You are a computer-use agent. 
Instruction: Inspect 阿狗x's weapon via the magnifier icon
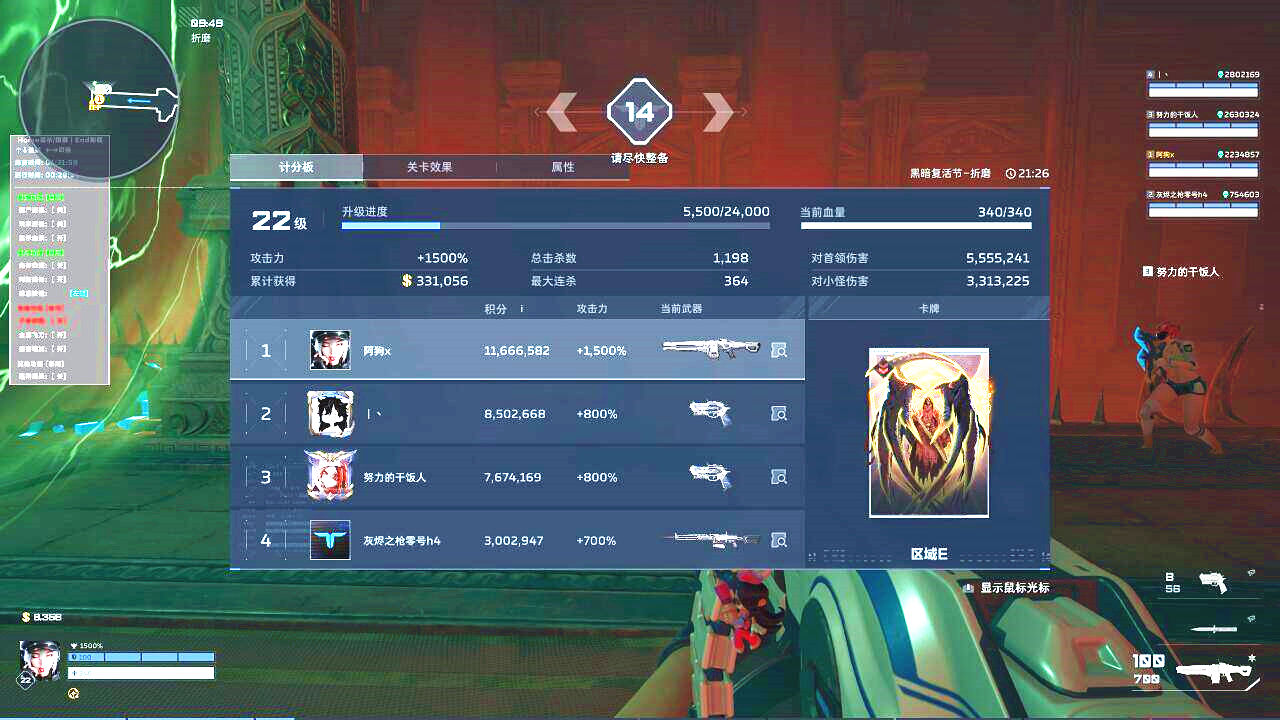tap(779, 351)
